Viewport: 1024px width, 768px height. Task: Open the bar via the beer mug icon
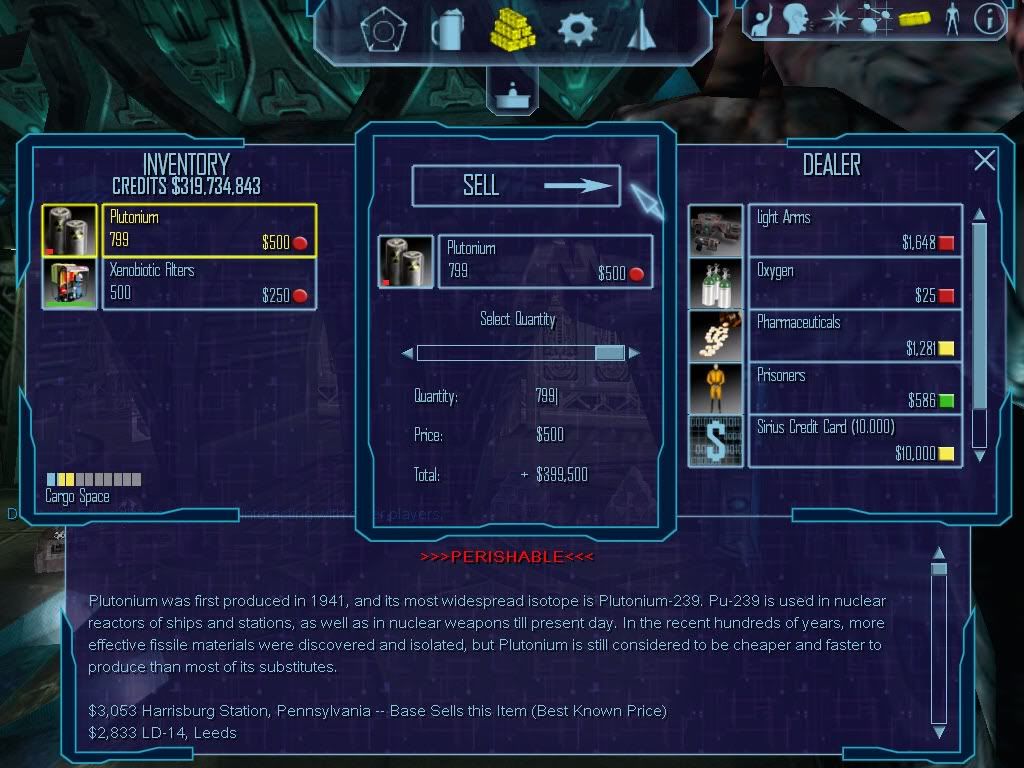coord(448,30)
